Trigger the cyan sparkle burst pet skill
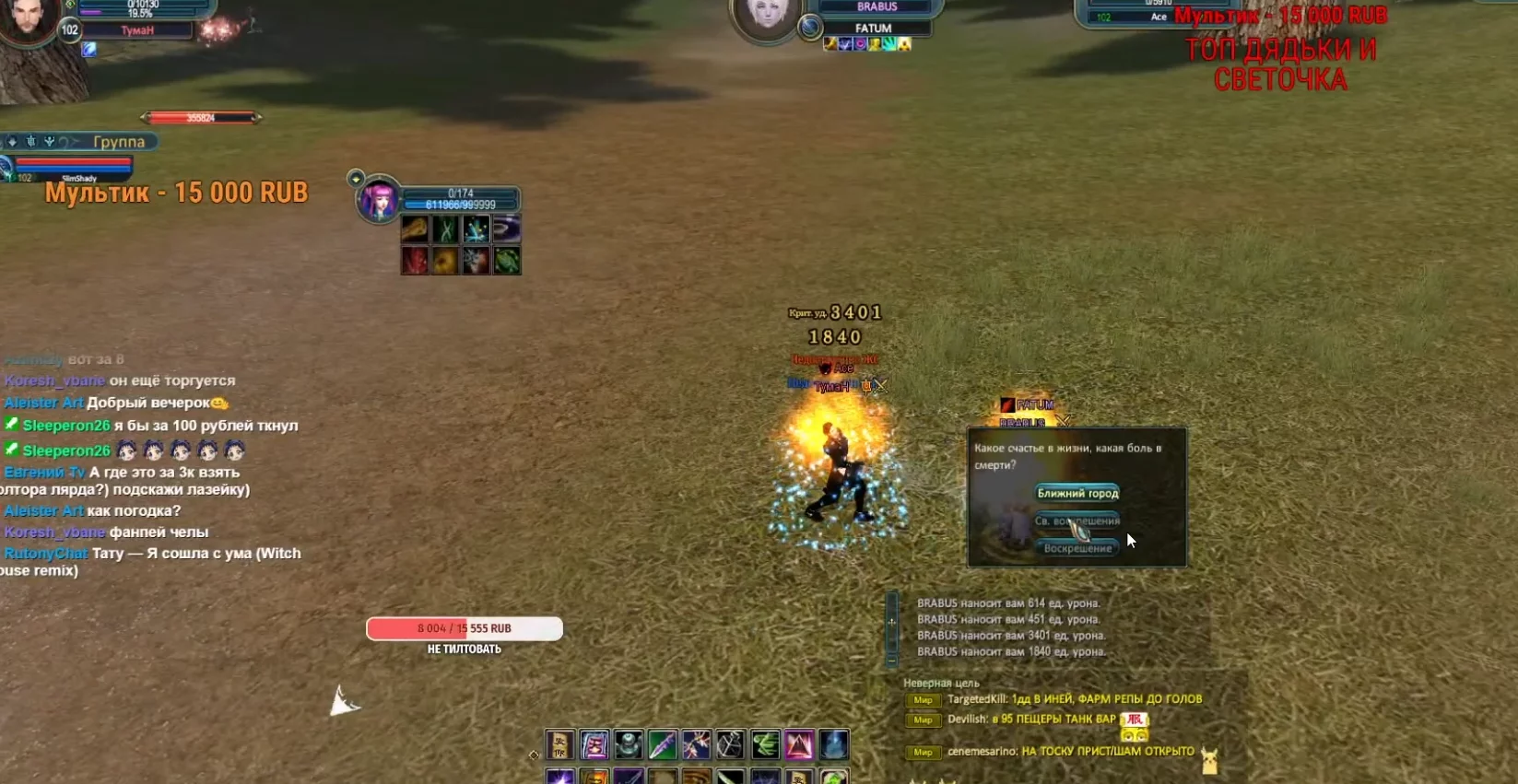 [477, 228]
